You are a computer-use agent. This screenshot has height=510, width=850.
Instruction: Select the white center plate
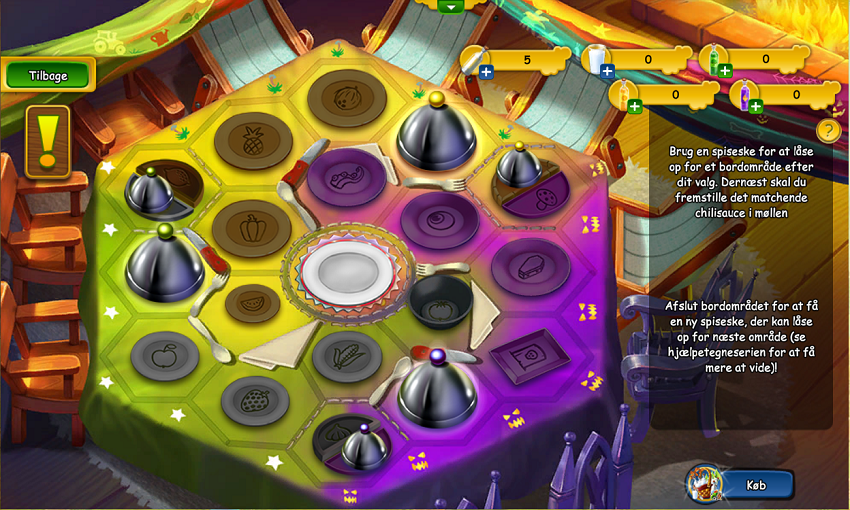343,271
